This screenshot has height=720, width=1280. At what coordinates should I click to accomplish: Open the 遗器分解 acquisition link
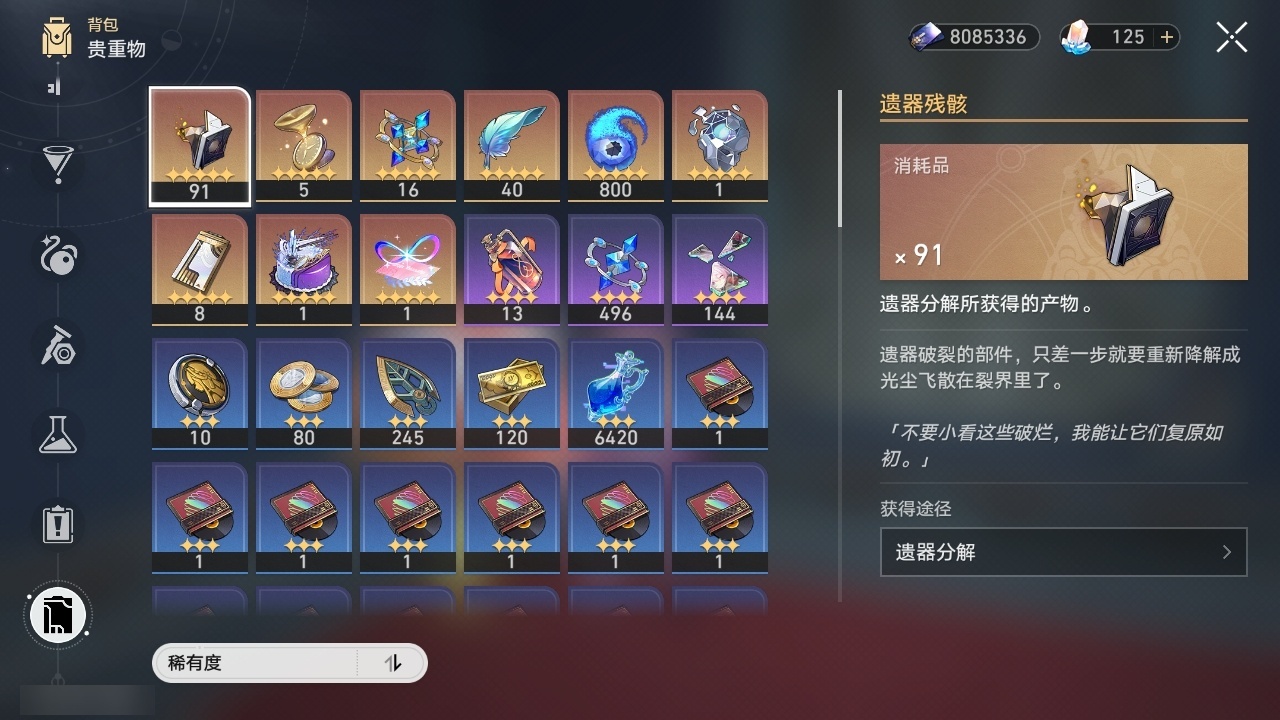1063,552
